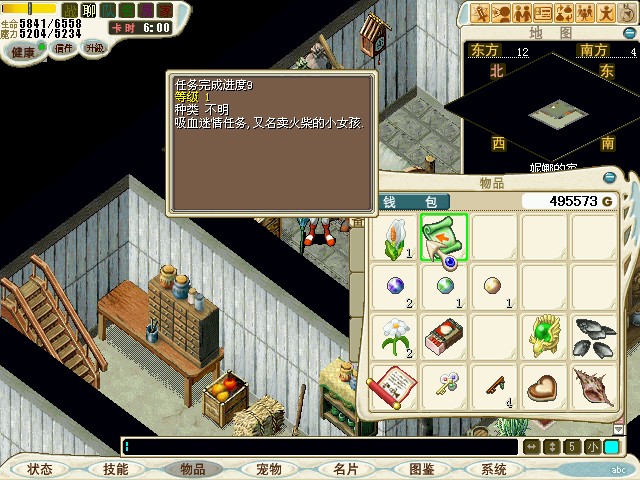The image size is (640, 480).
Task: Select the 物品 (Items) tab
Action: [193, 469]
